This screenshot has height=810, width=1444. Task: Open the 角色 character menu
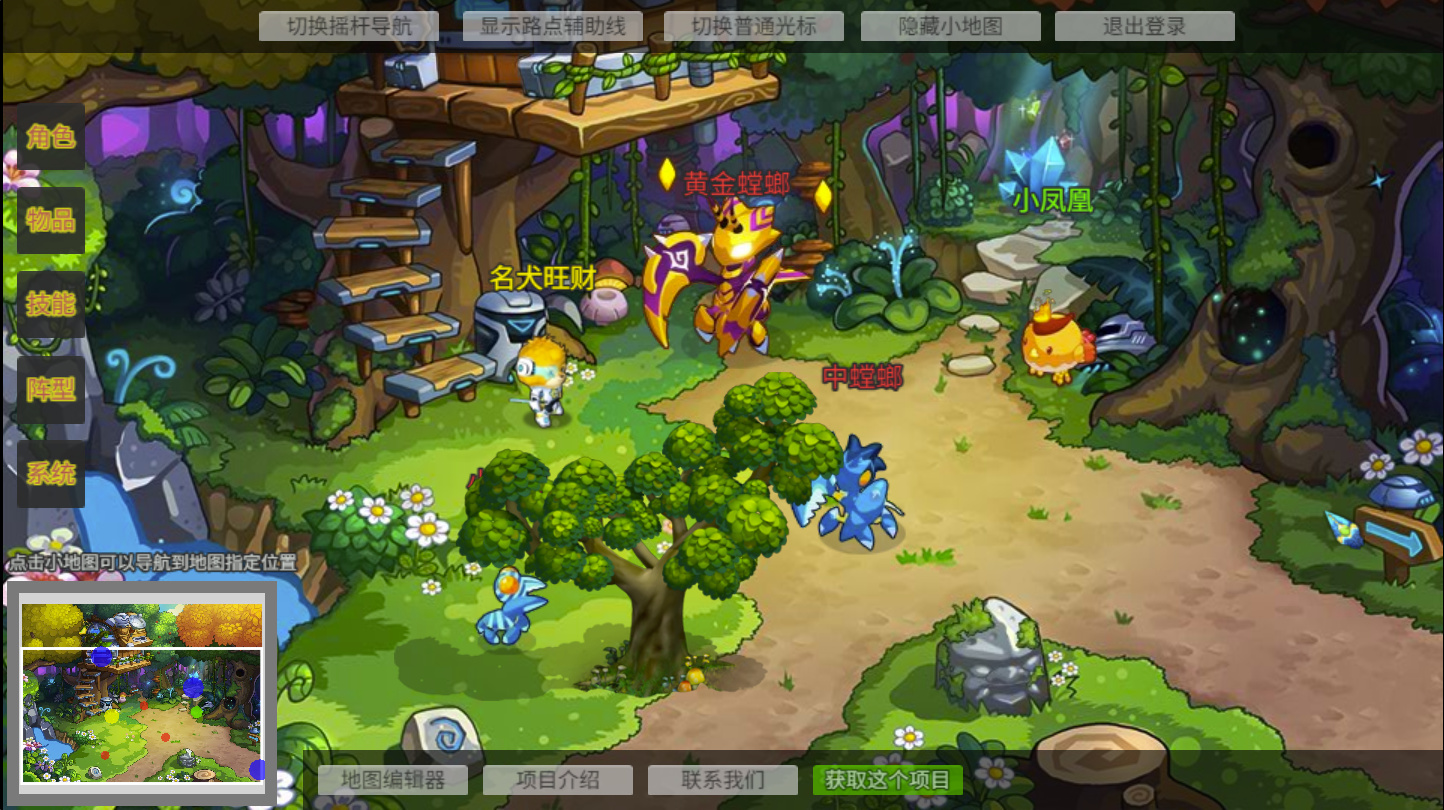tap(51, 137)
